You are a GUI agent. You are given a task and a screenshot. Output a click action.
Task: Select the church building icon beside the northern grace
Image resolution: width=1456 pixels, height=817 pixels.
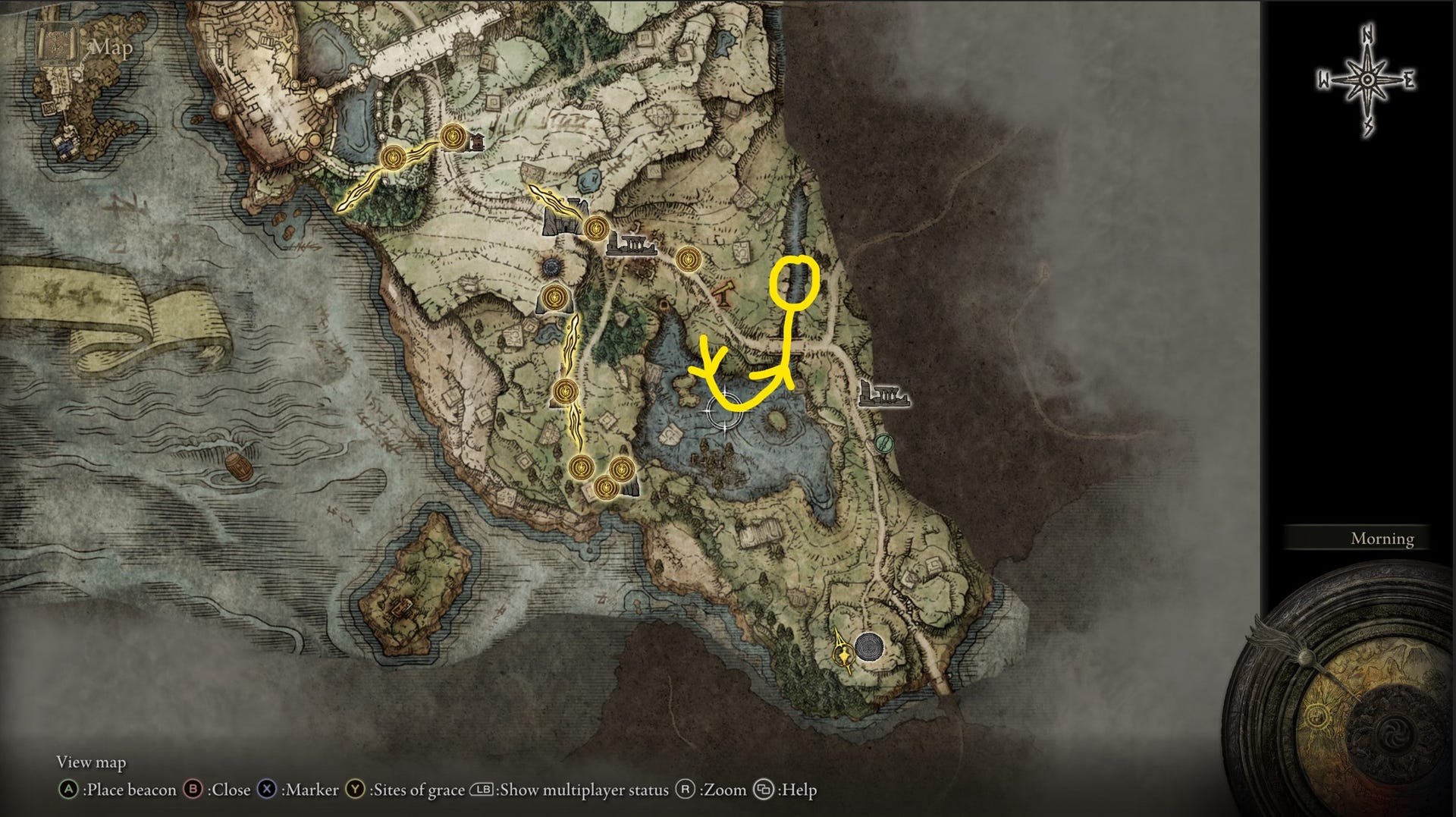coord(478,143)
